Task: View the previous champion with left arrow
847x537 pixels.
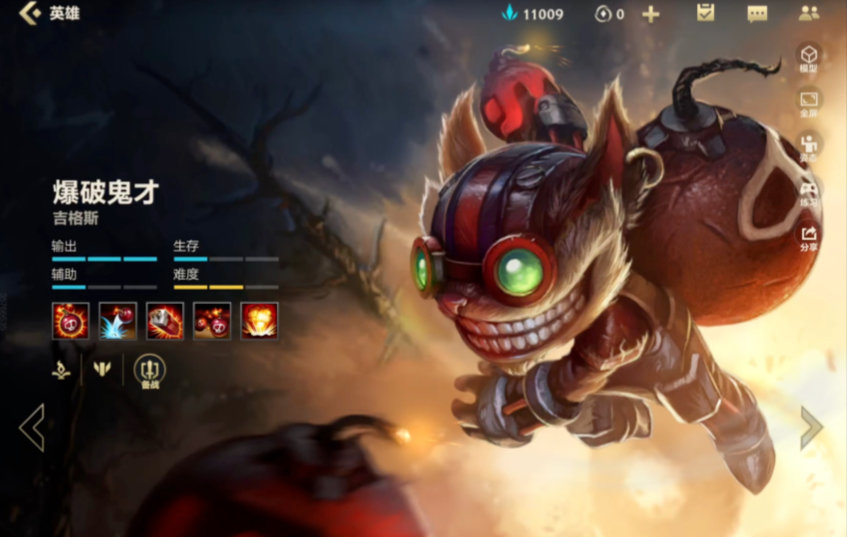Action: 31,428
